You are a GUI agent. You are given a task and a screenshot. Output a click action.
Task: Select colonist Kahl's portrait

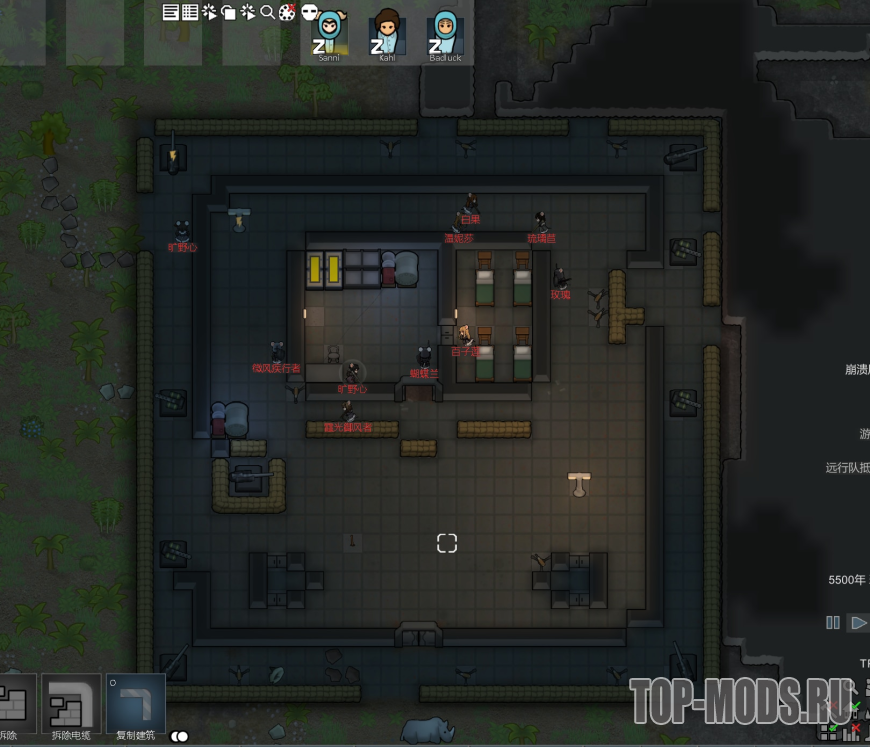[387, 32]
